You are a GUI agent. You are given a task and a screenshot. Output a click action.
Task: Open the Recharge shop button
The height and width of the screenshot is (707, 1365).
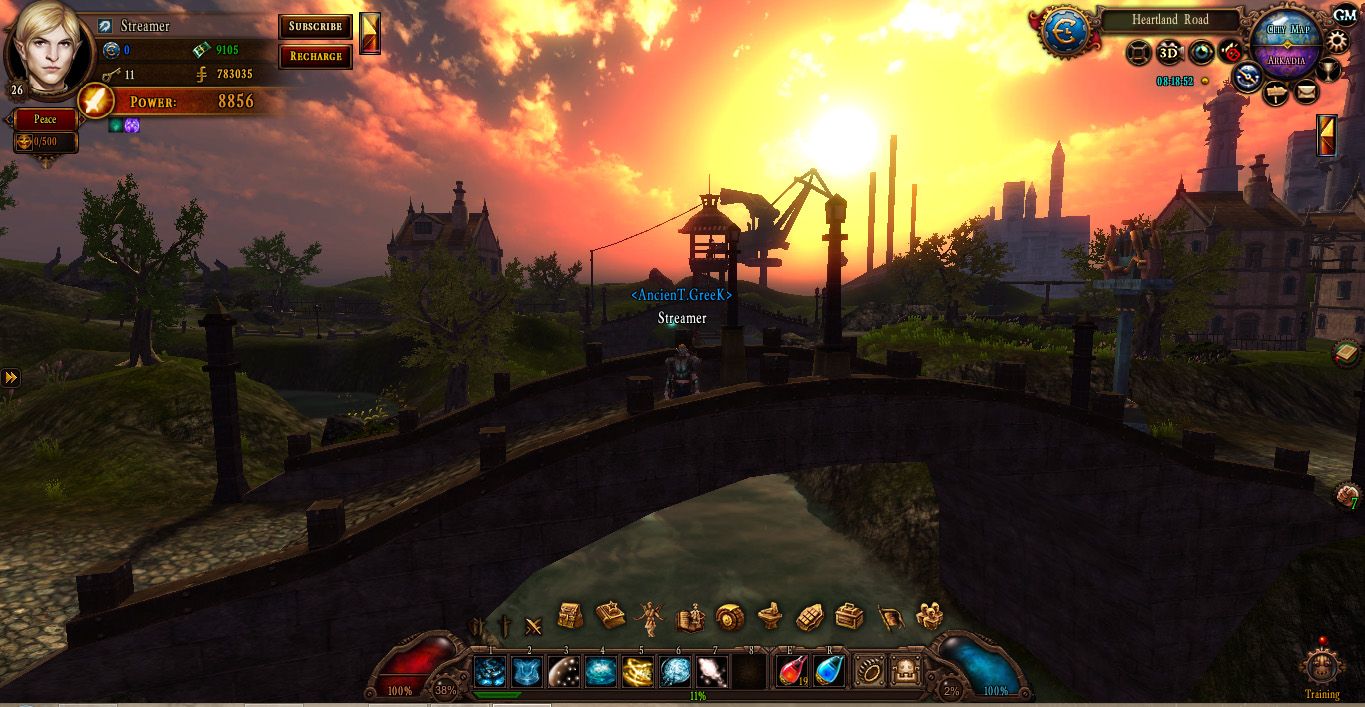tap(315, 56)
